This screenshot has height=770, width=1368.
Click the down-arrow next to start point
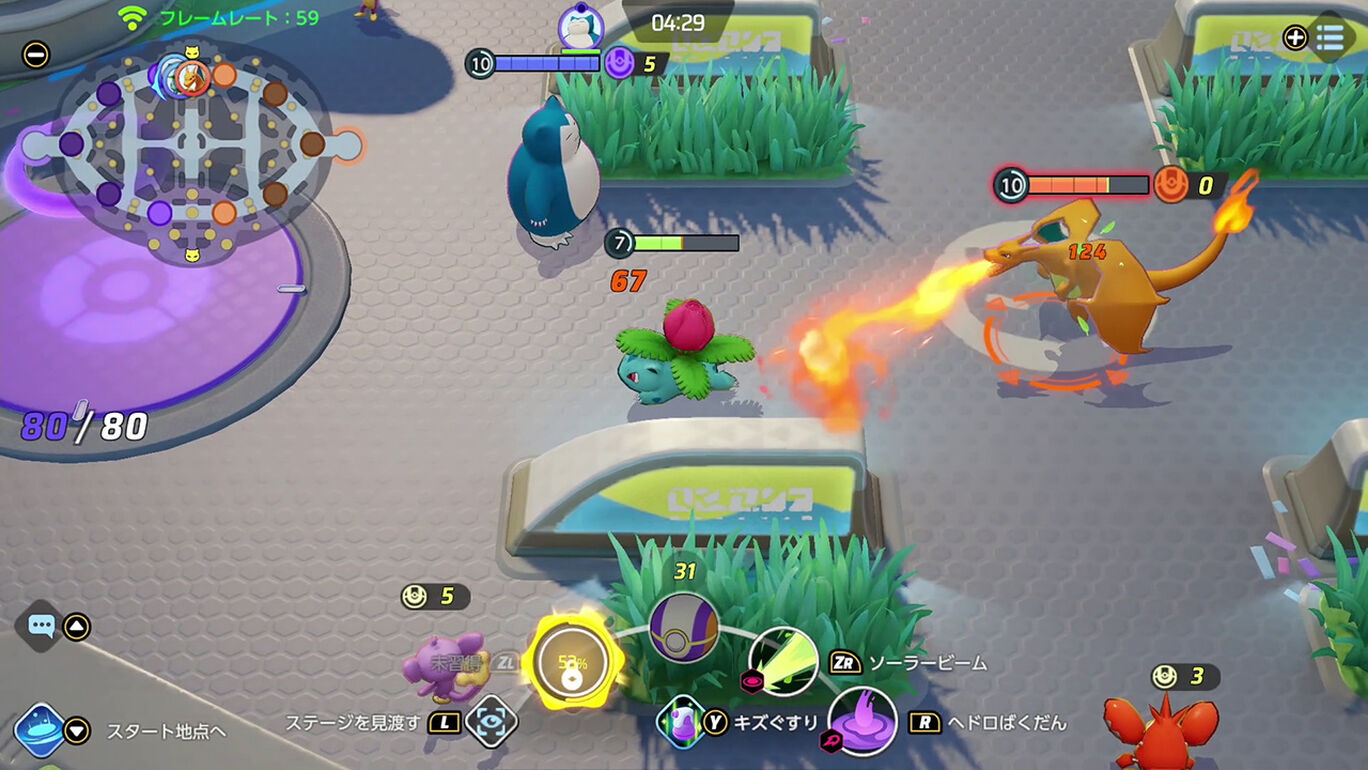(77, 731)
